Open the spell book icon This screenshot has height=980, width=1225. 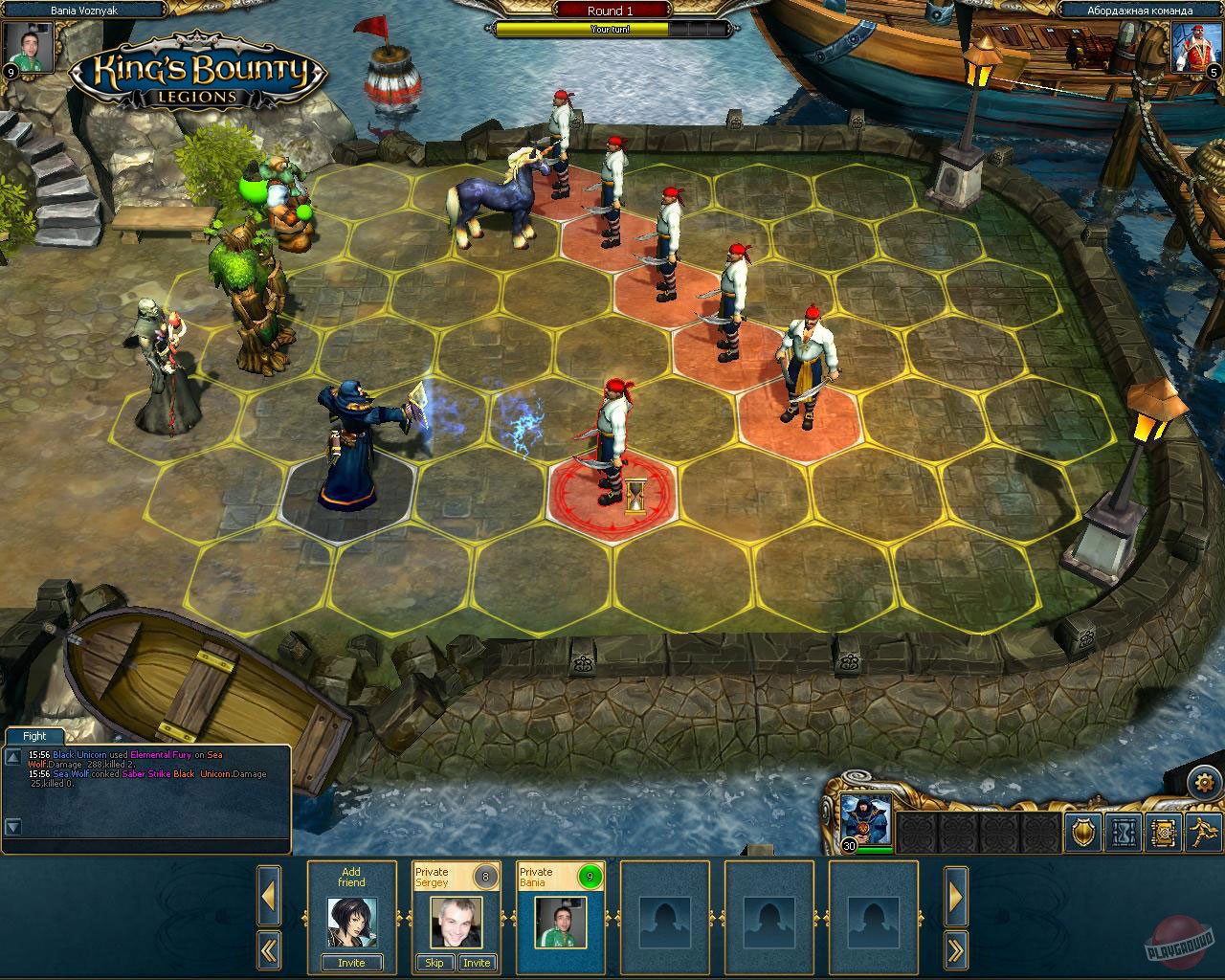coord(1161,834)
